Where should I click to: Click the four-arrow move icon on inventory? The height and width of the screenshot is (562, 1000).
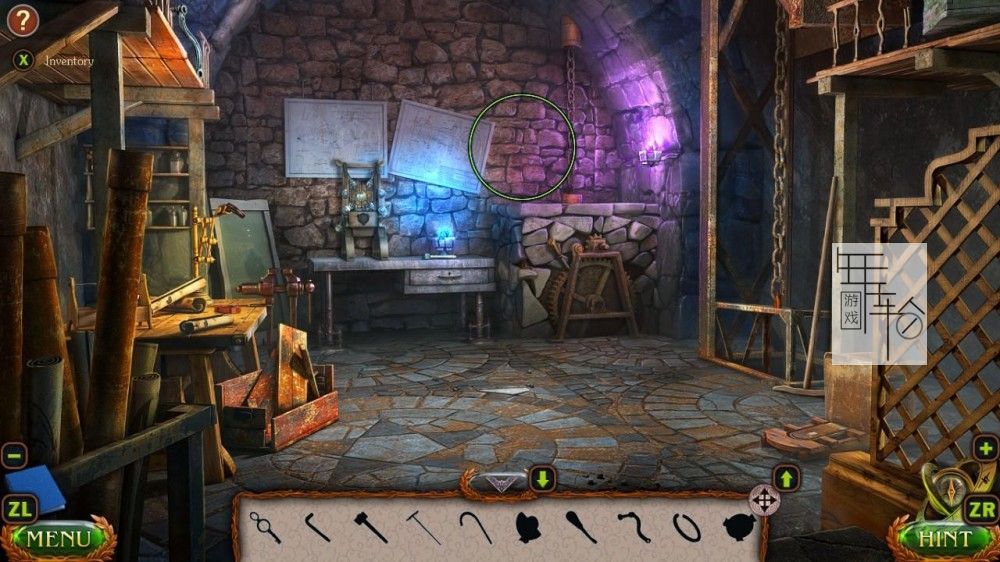tap(764, 499)
